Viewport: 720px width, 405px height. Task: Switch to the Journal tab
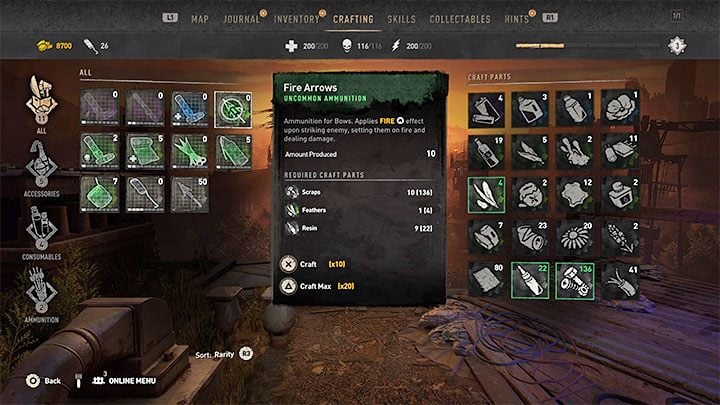coord(240,19)
